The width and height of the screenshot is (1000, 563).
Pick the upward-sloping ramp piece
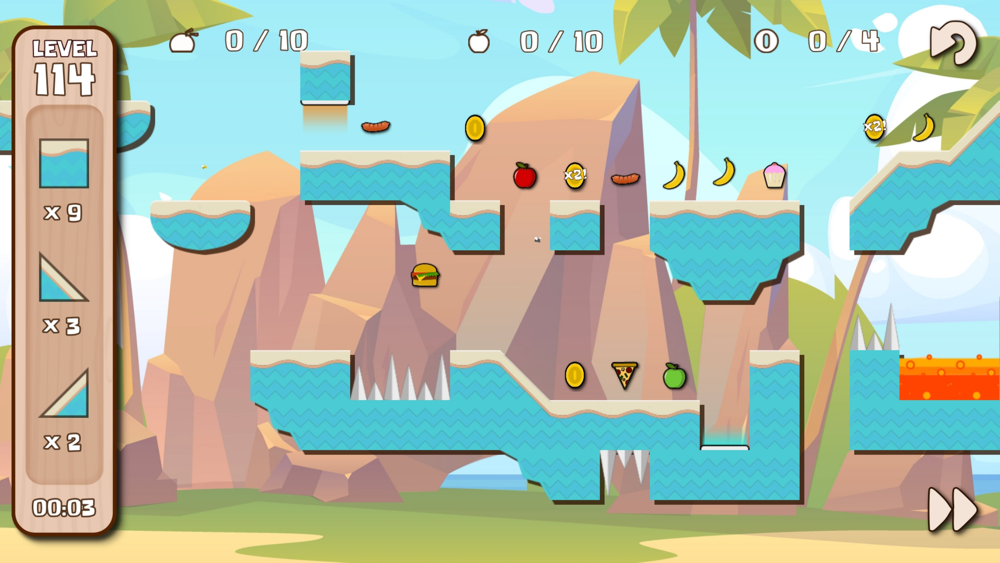[64, 394]
